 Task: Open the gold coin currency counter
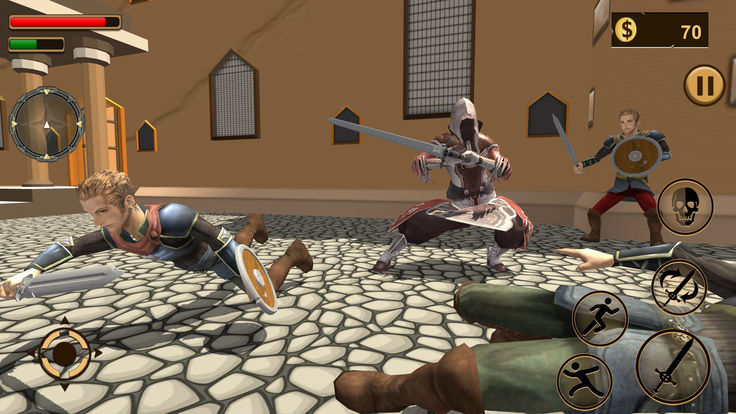tap(660, 30)
